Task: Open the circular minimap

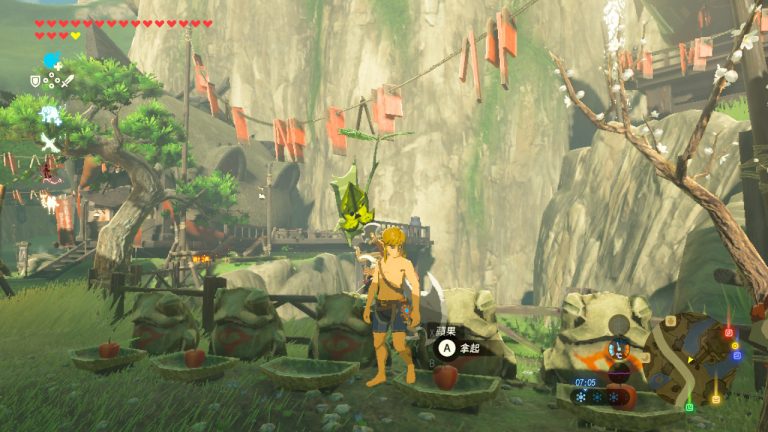Action: tap(692, 357)
